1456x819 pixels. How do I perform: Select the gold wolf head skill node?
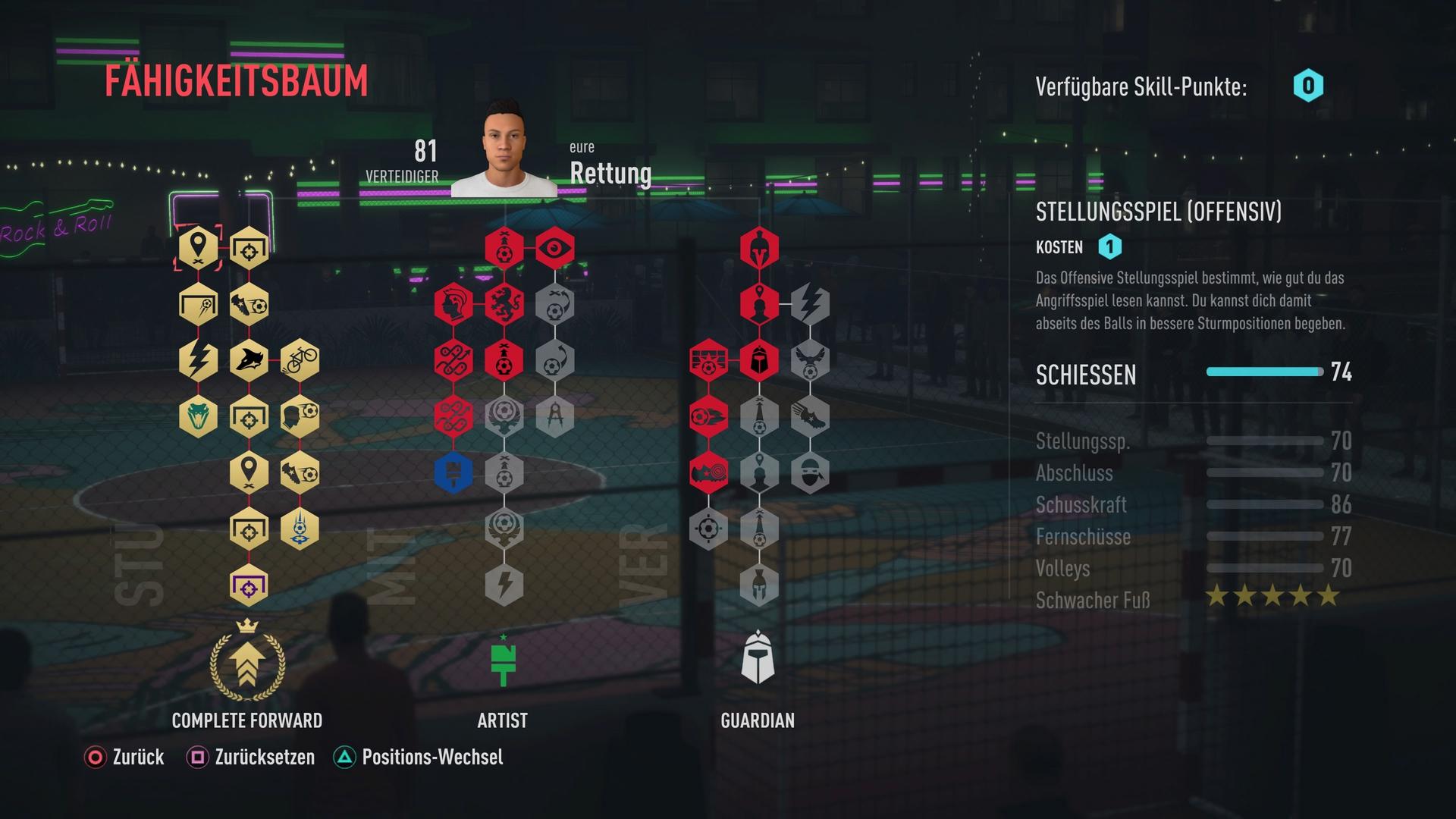(x=249, y=359)
